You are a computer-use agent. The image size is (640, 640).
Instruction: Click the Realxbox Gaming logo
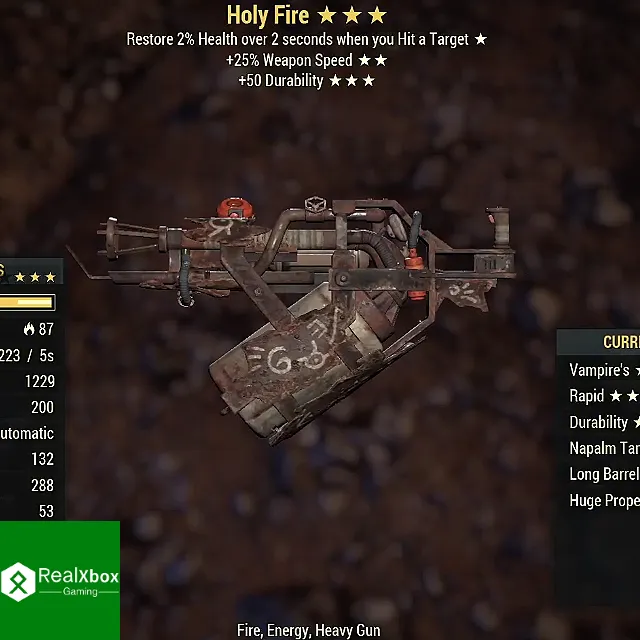(60, 580)
